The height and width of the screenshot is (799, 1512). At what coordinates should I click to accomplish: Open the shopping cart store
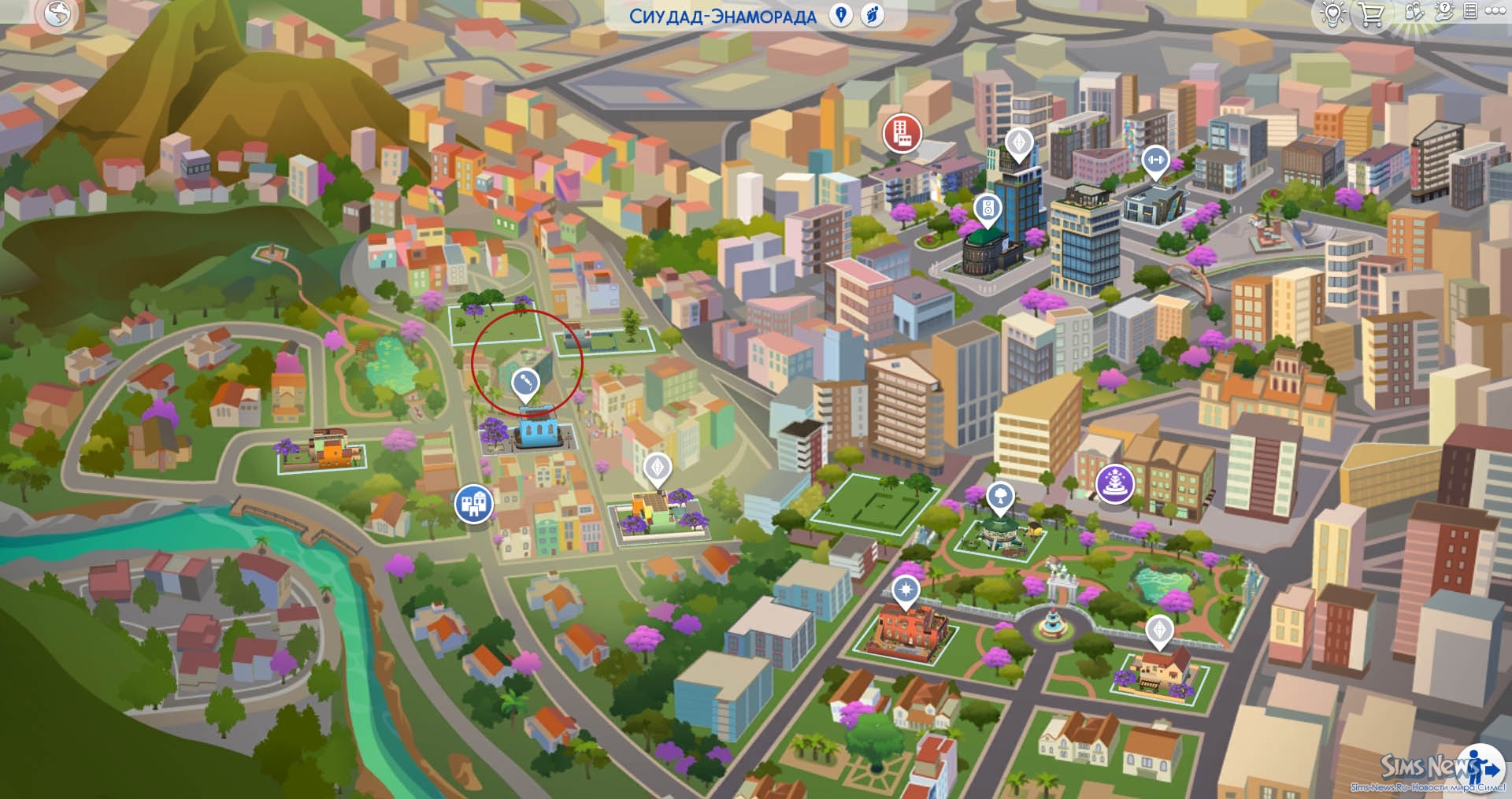(x=1371, y=14)
